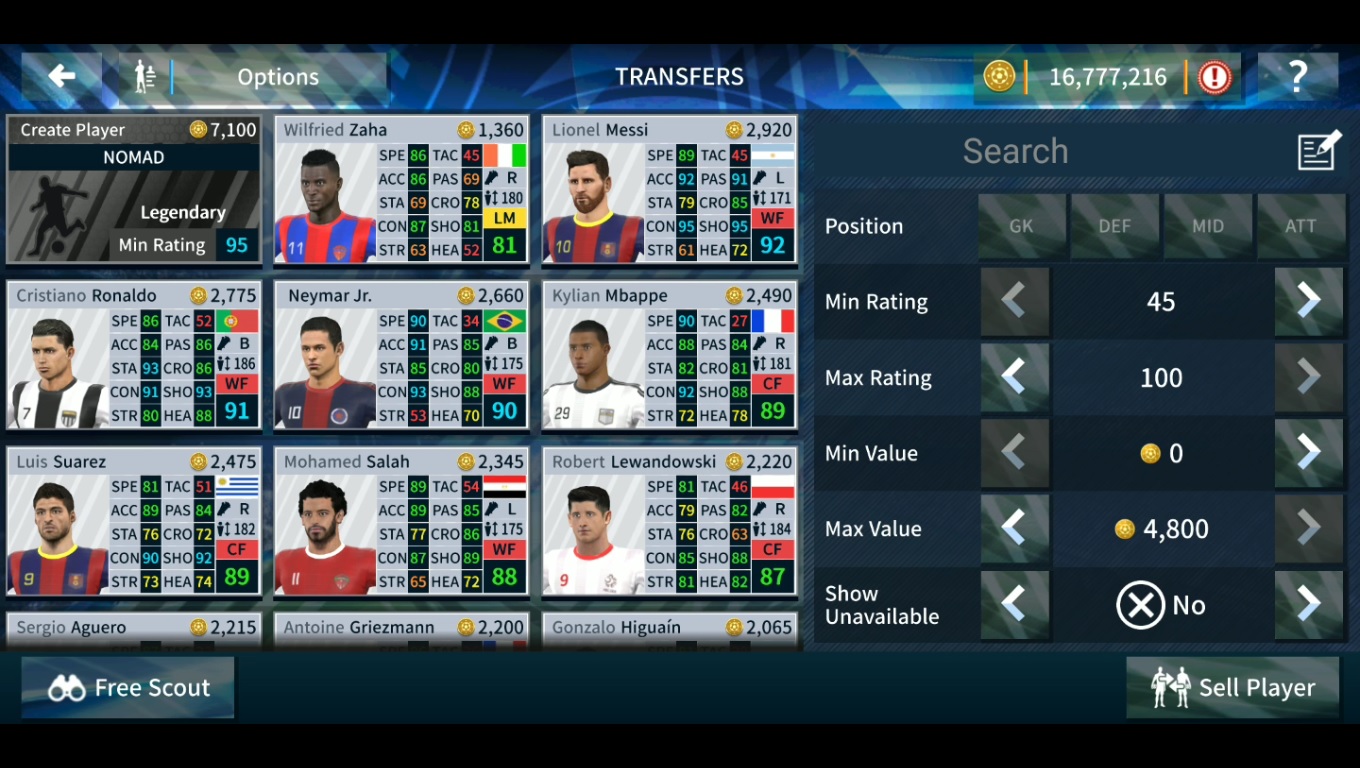
Task: Select the GK position filter
Action: point(1021,226)
